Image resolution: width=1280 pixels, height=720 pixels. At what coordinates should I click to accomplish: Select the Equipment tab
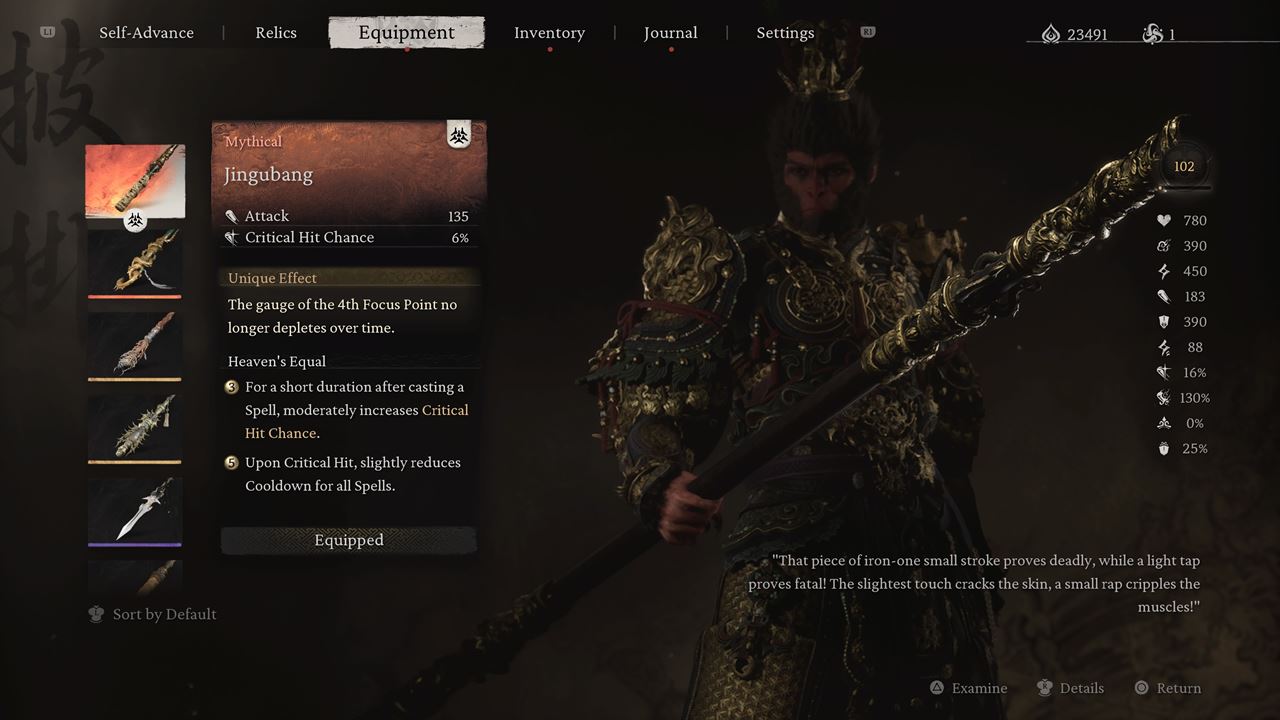coord(406,33)
